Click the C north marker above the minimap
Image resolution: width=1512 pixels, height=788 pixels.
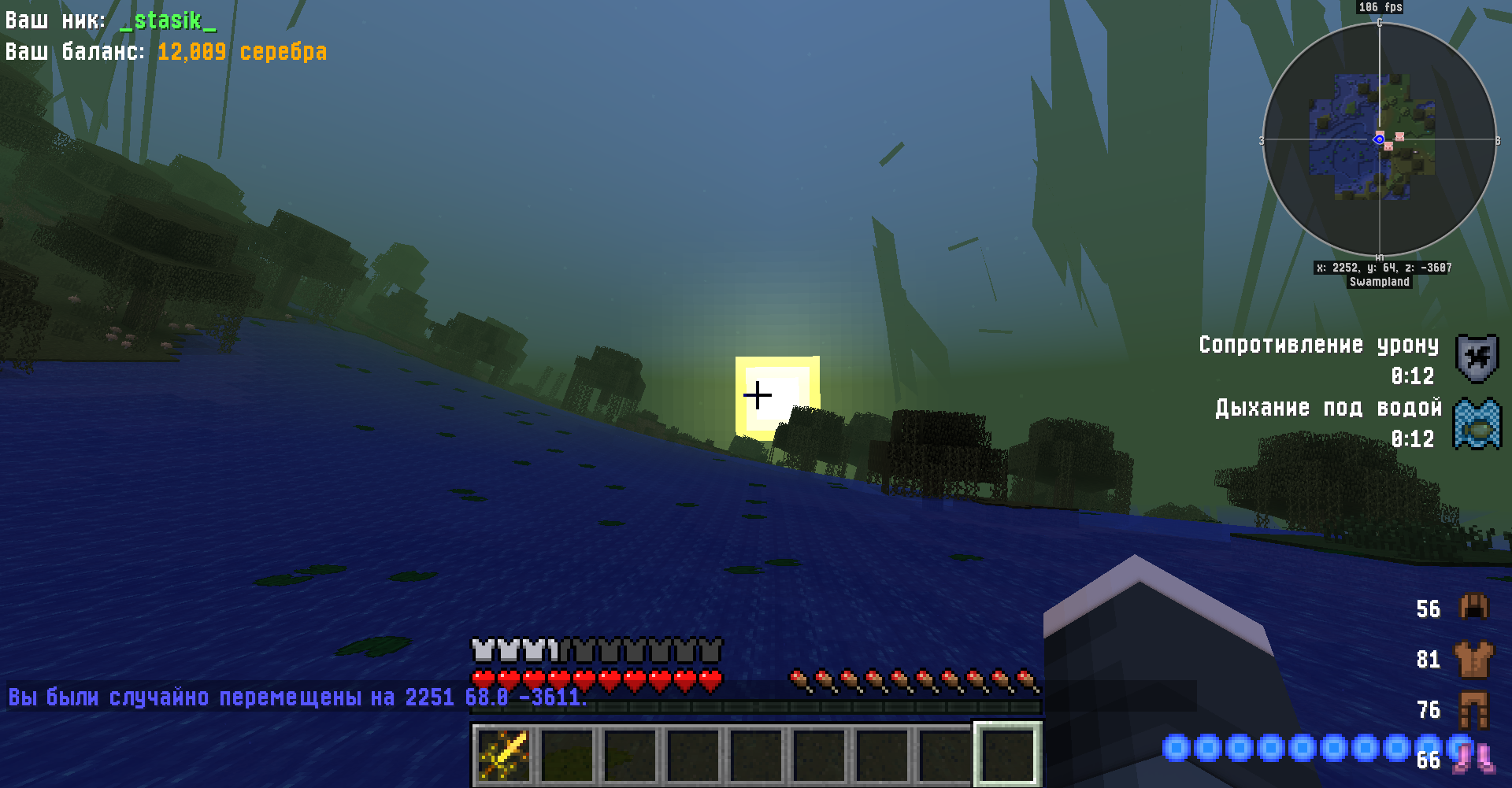(1381, 24)
